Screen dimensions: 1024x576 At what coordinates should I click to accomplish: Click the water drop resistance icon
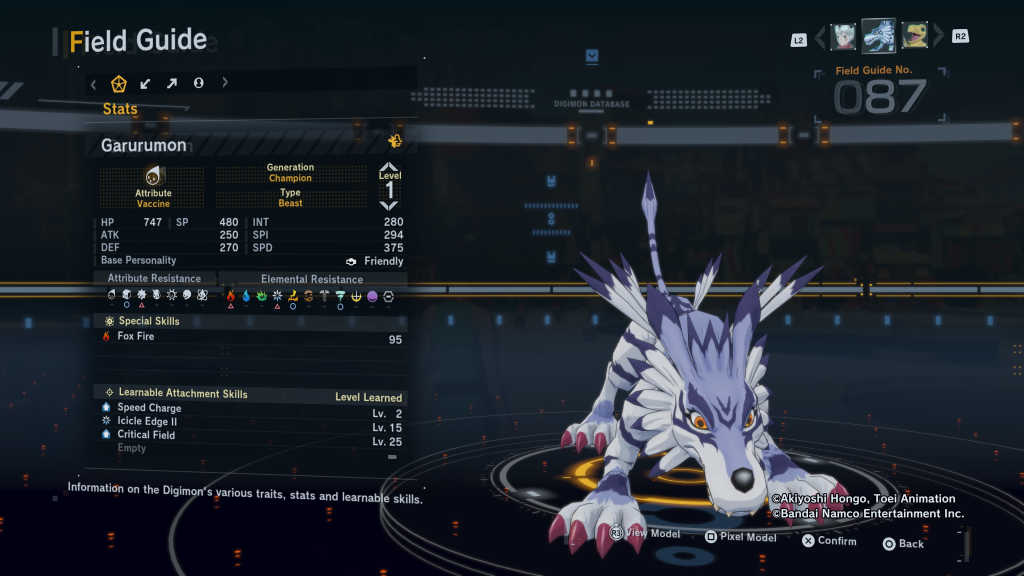pos(246,296)
